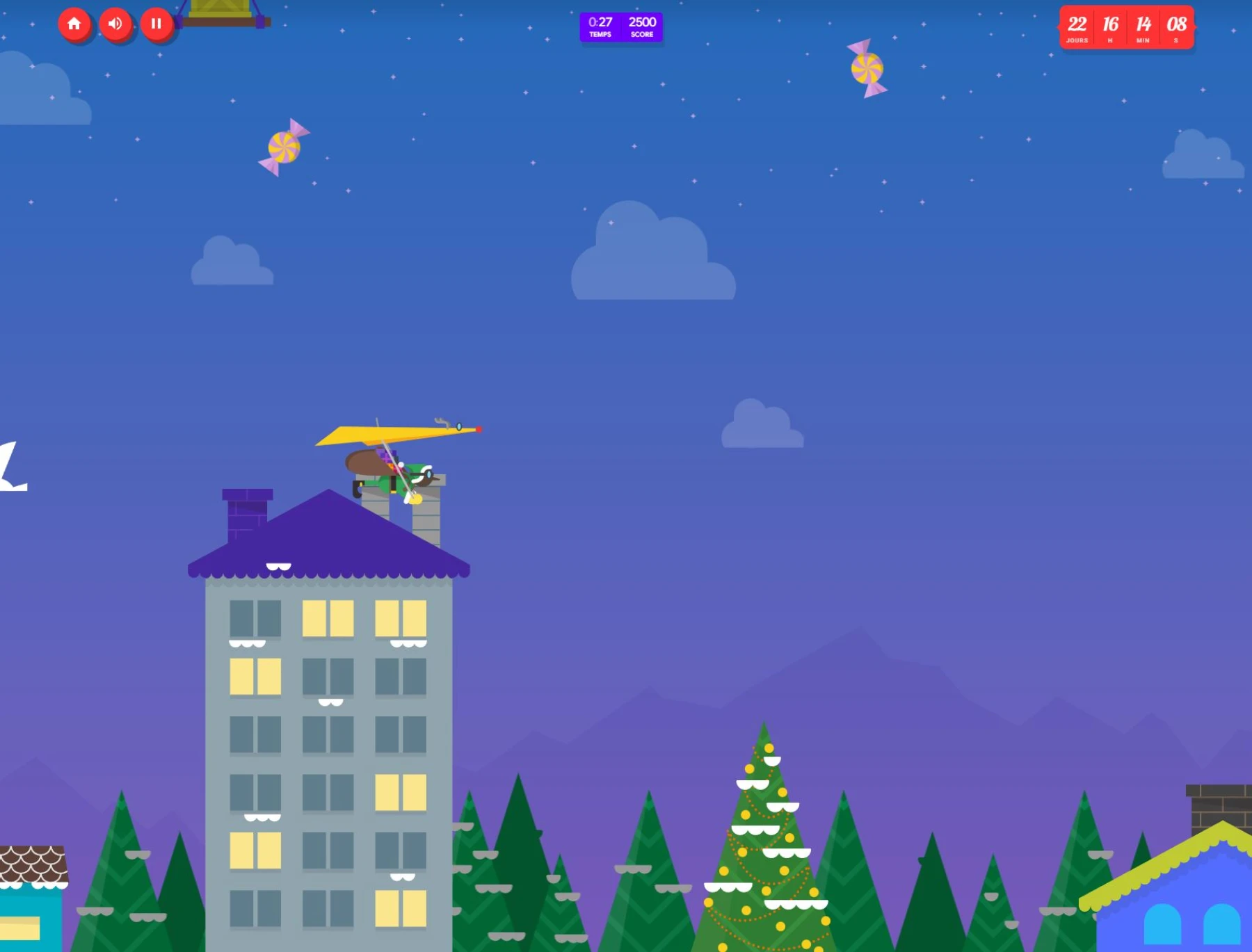Return home via the house icon
Screen dimensions: 1252x952
click(x=75, y=24)
